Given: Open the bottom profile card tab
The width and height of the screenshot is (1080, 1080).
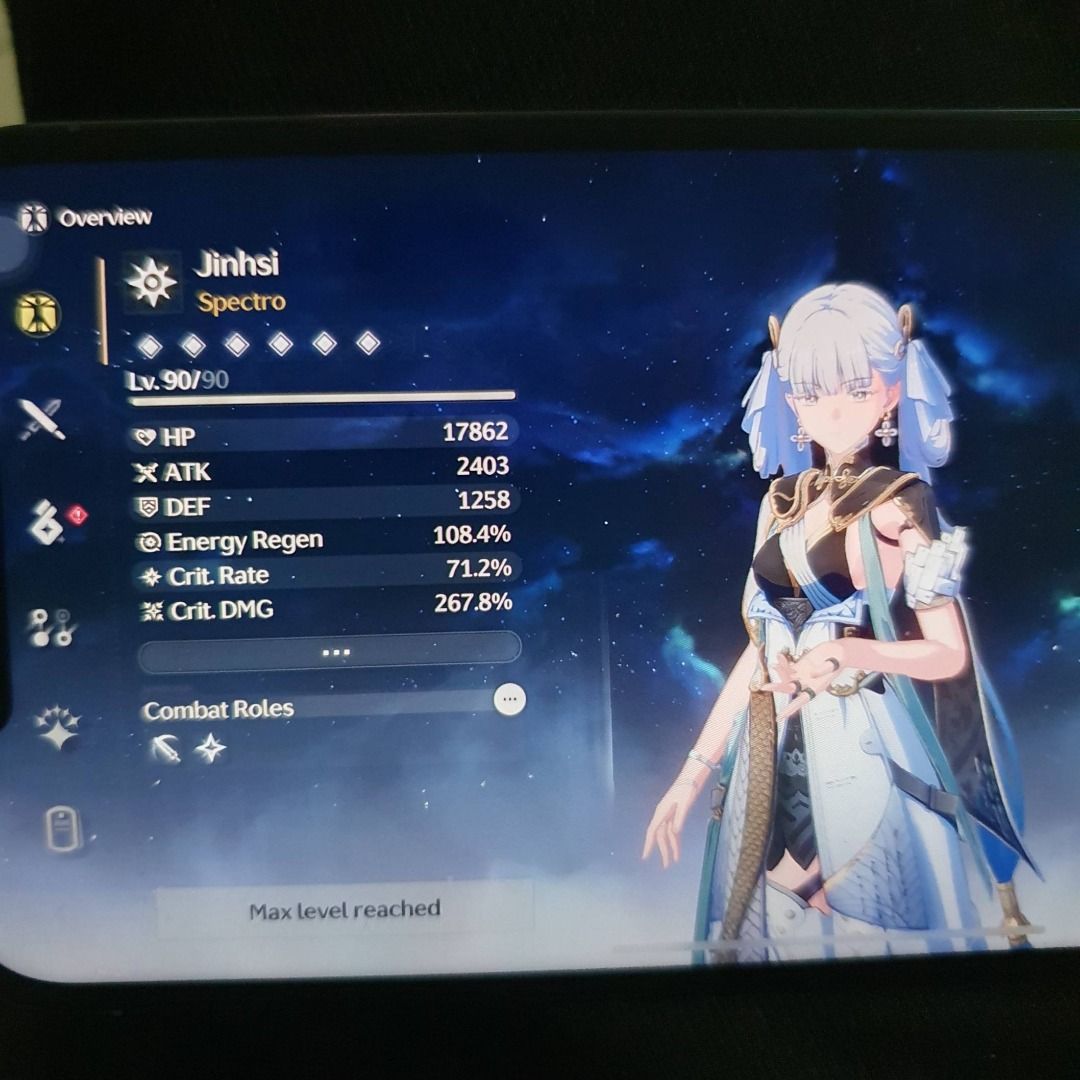Looking at the screenshot, I should [x=62, y=830].
